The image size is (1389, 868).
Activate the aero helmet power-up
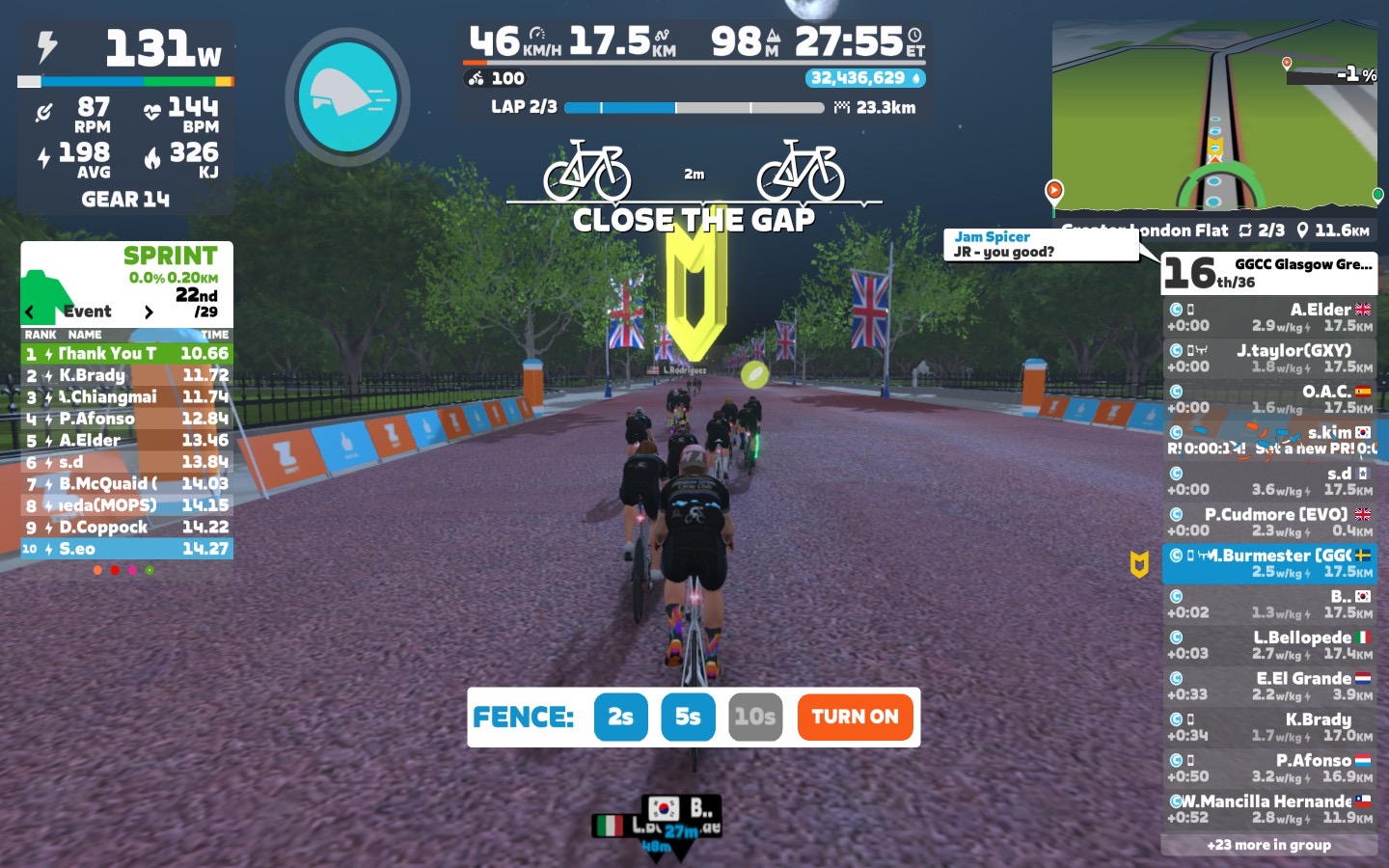[347, 96]
